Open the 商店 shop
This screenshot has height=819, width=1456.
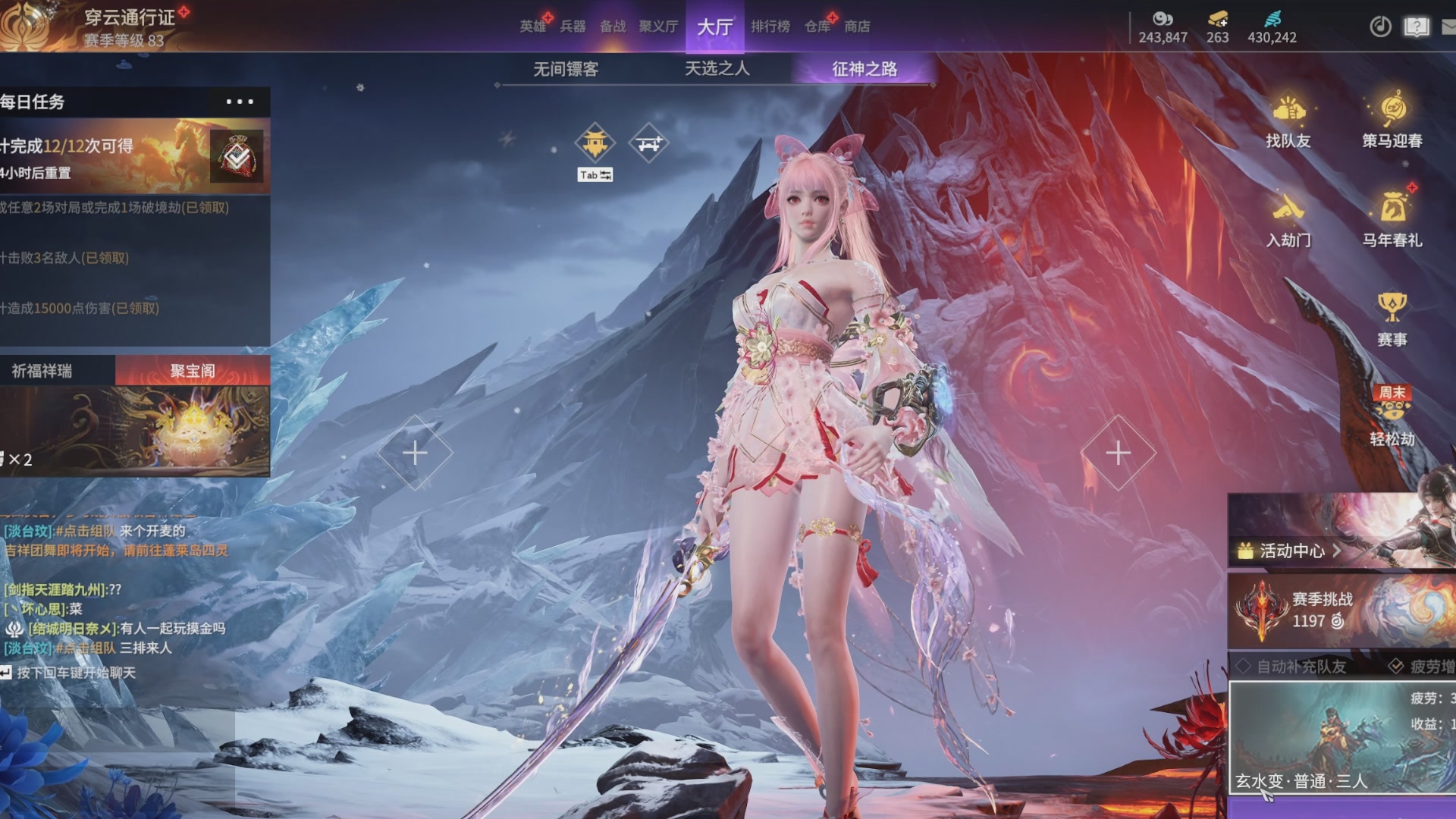pyautogui.click(x=857, y=27)
